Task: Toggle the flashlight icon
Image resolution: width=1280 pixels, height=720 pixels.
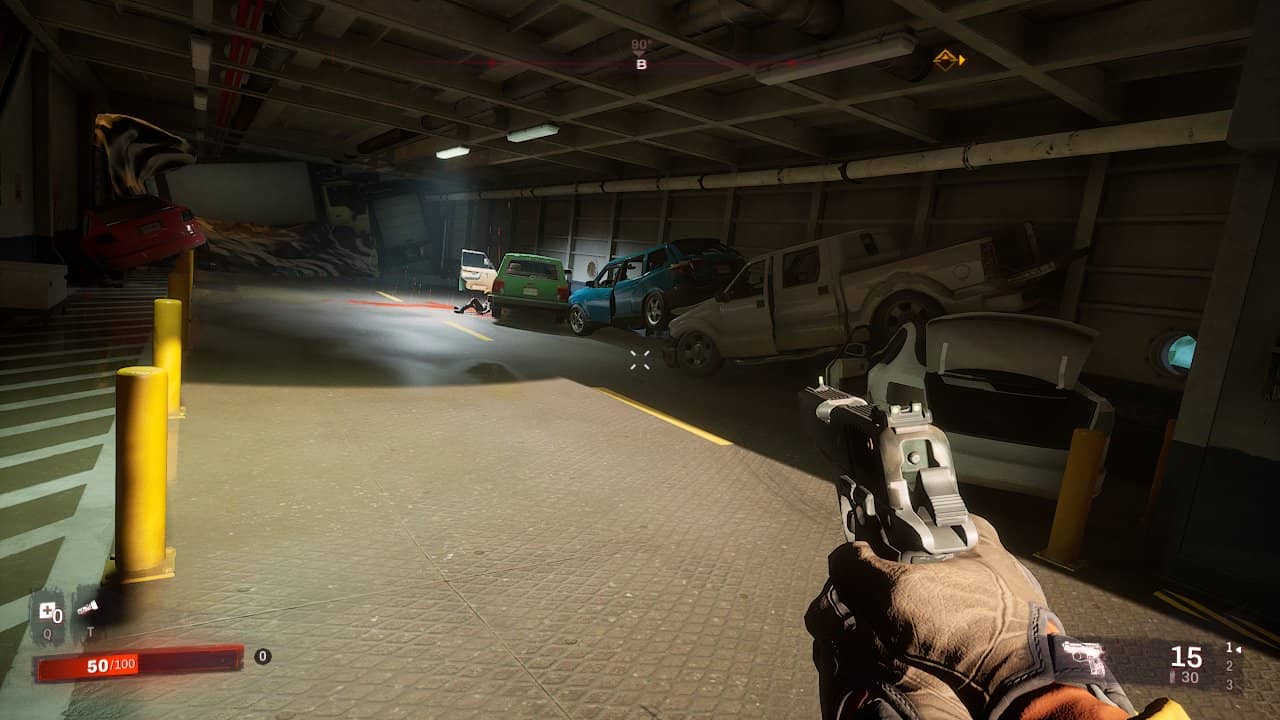Action: (x=88, y=608)
